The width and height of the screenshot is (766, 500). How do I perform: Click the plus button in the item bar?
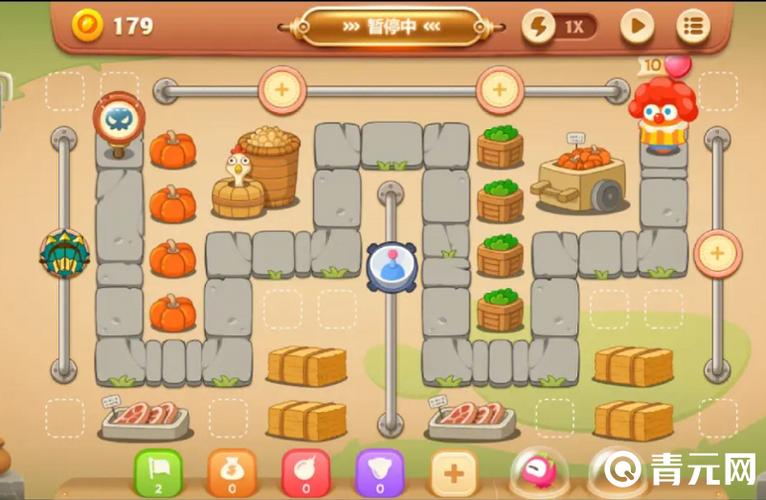coord(454,470)
